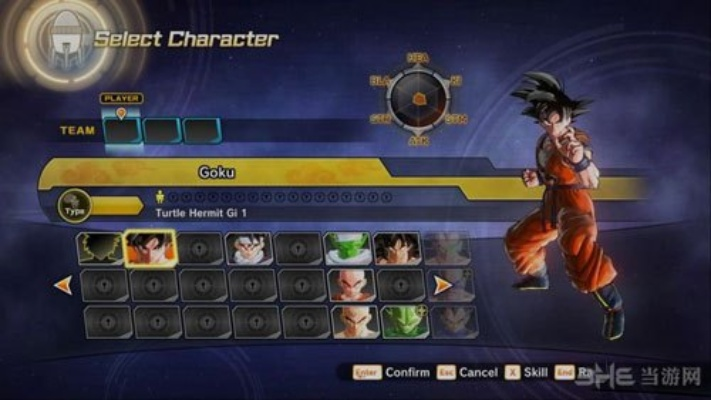Select Krillin's portrait tile
Screen dimensions: 711x400
click(x=351, y=285)
